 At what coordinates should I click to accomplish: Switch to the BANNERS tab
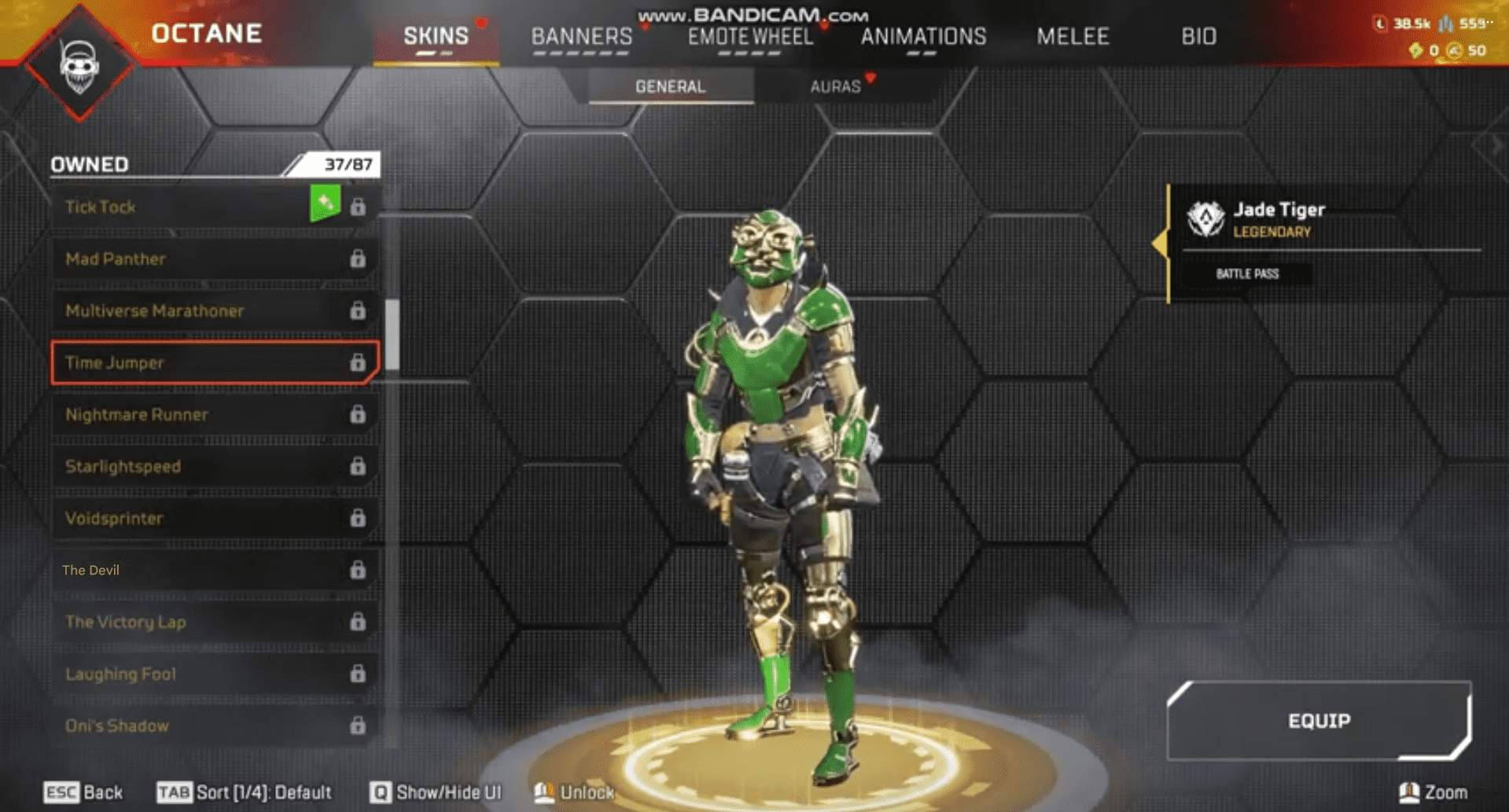(x=580, y=35)
